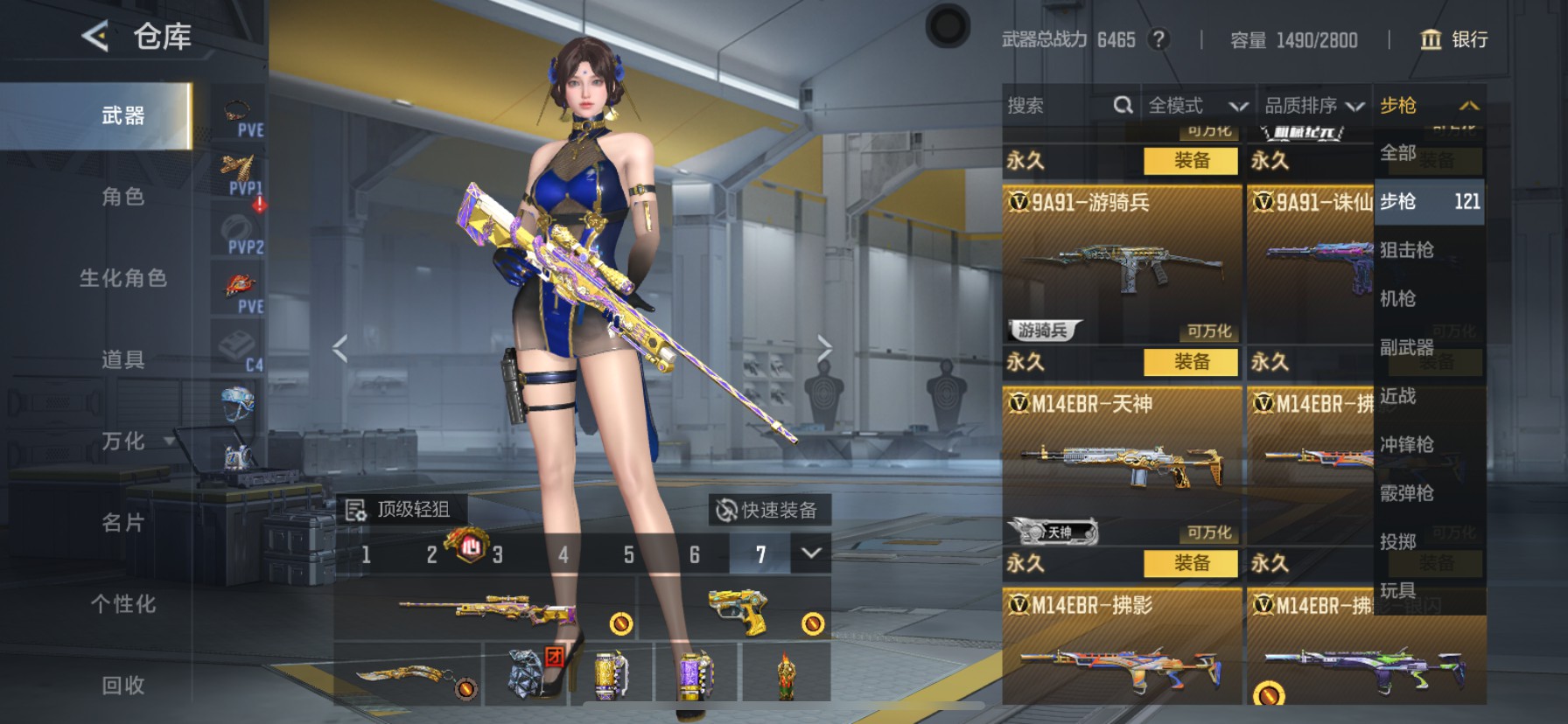Equip the 9A91-游骑兵 rifle
Viewport: 1568px width, 724px height.
tap(1193, 362)
